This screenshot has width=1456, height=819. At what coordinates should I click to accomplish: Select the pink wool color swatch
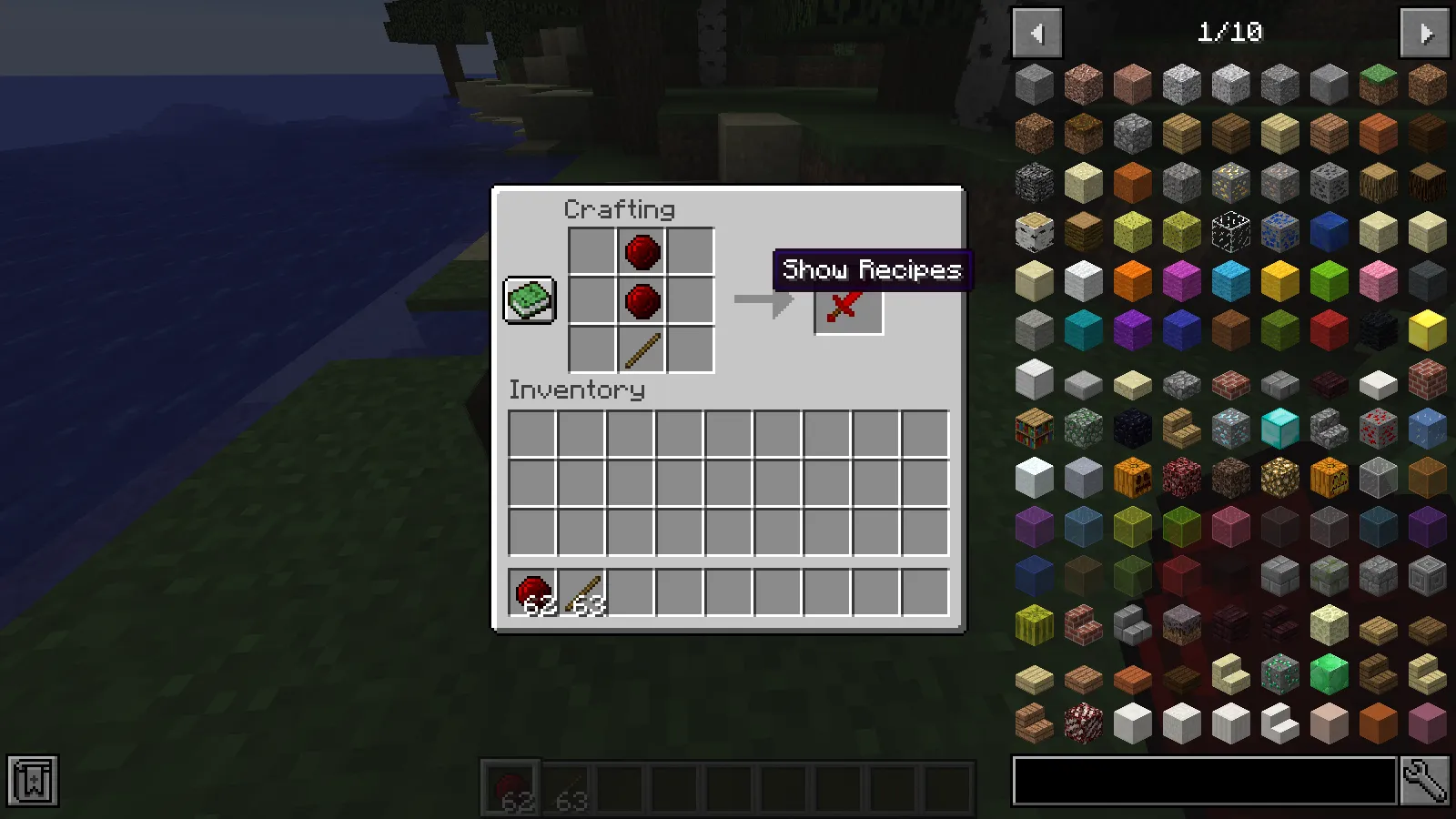[x=1378, y=280]
